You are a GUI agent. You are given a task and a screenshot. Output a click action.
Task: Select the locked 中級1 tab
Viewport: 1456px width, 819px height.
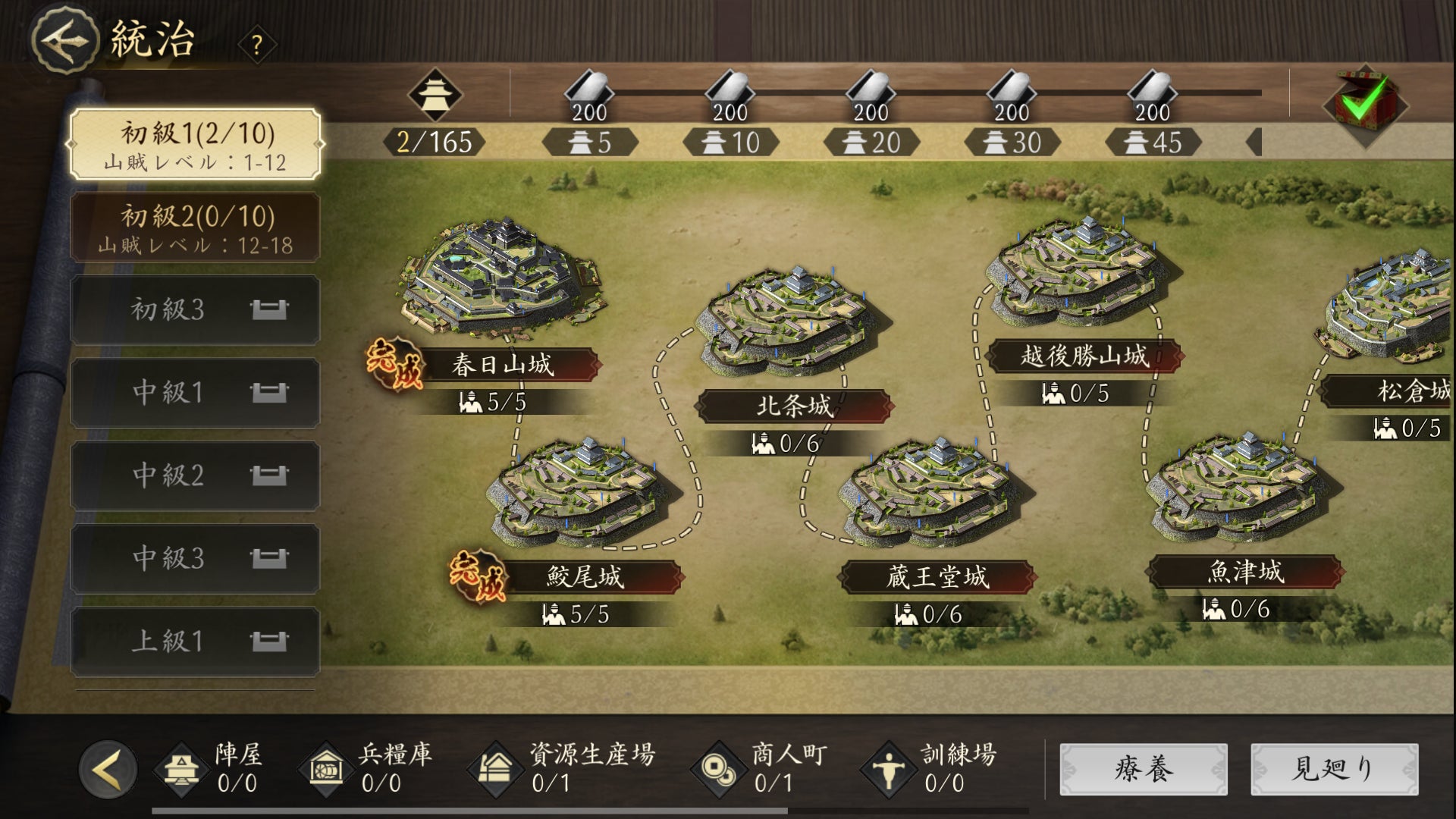195,392
